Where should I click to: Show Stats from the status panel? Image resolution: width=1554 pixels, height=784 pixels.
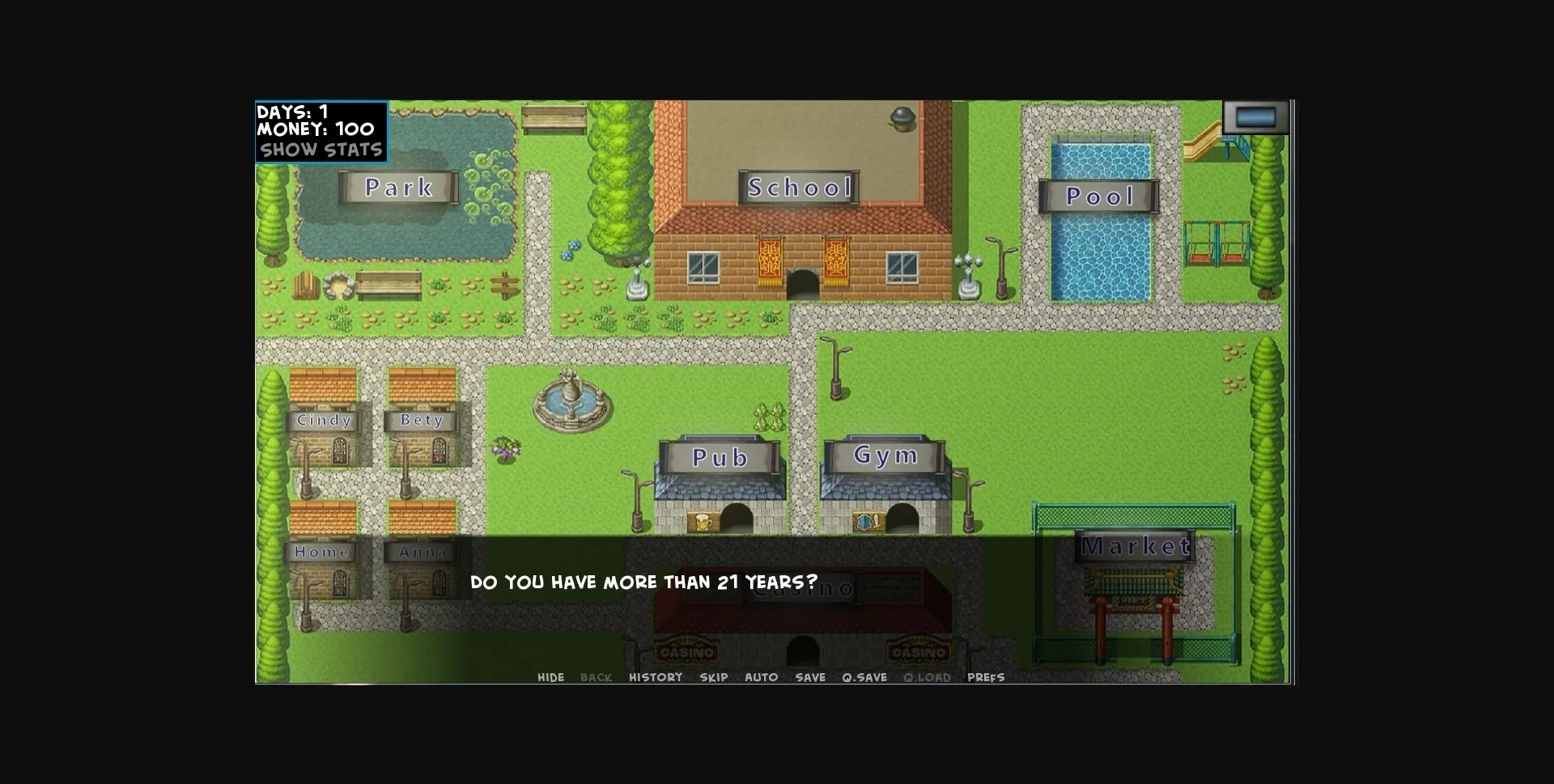click(321, 148)
